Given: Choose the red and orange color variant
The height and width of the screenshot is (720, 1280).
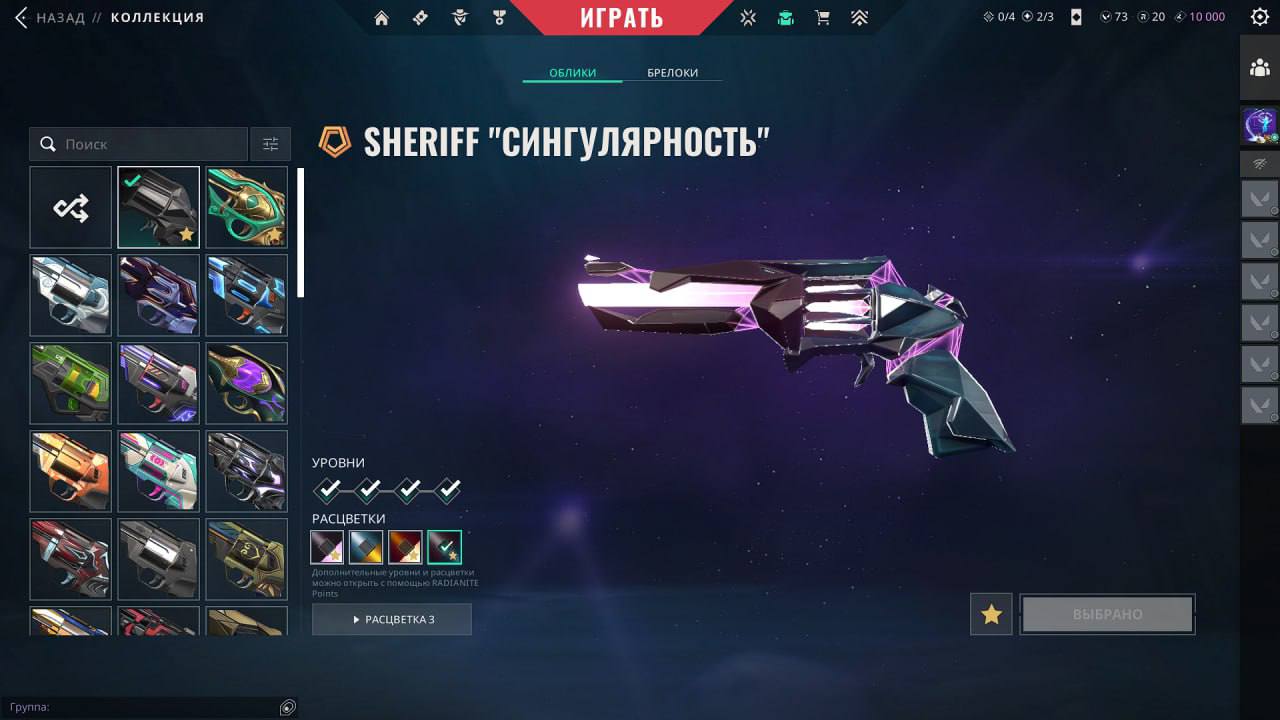Looking at the screenshot, I should [405, 547].
